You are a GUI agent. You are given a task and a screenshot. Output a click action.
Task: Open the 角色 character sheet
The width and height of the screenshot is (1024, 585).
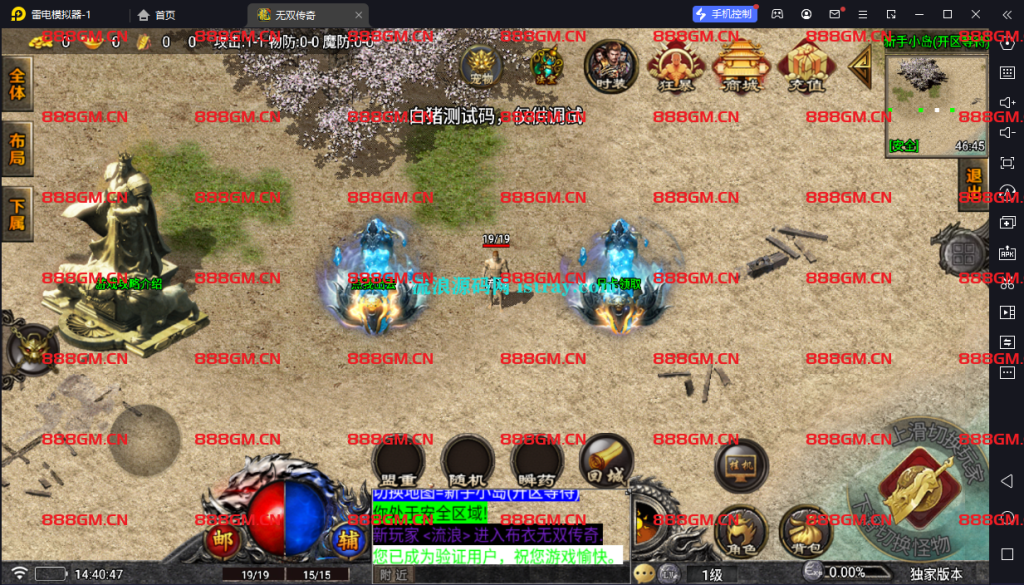(x=741, y=530)
